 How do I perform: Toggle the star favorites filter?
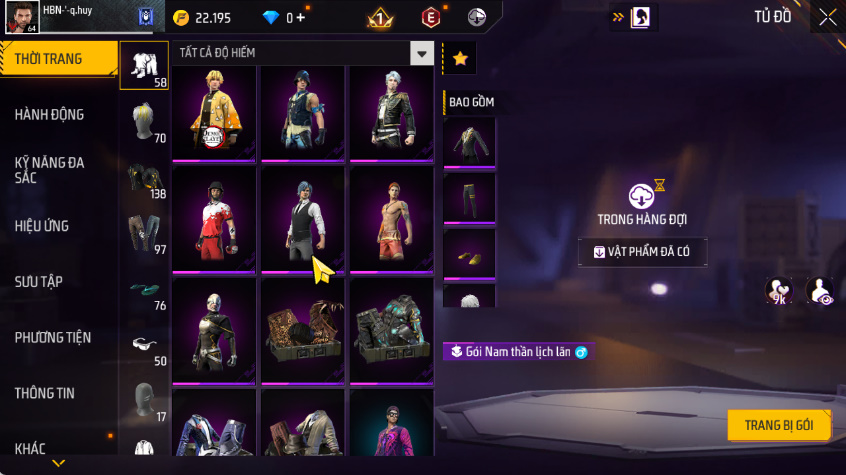[x=459, y=59]
